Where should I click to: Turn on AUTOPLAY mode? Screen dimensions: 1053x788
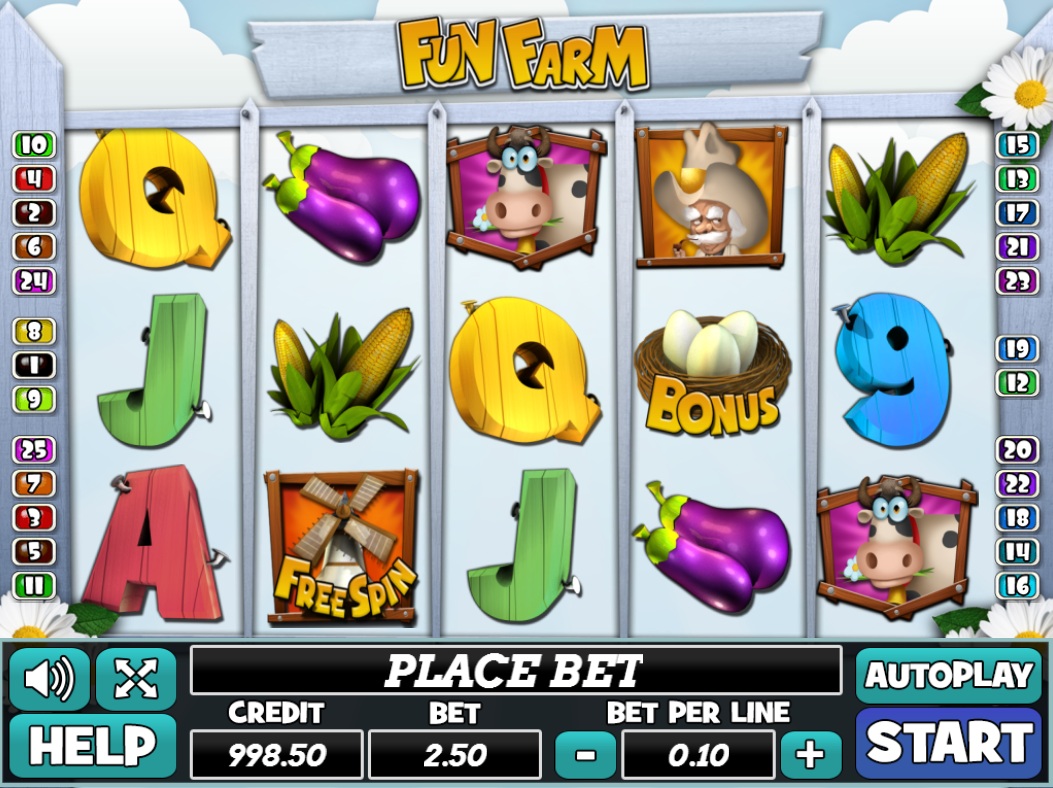948,676
